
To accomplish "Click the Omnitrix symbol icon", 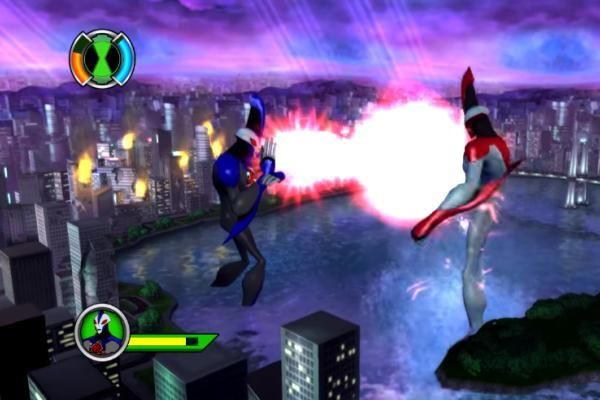I will (x=101, y=58).
